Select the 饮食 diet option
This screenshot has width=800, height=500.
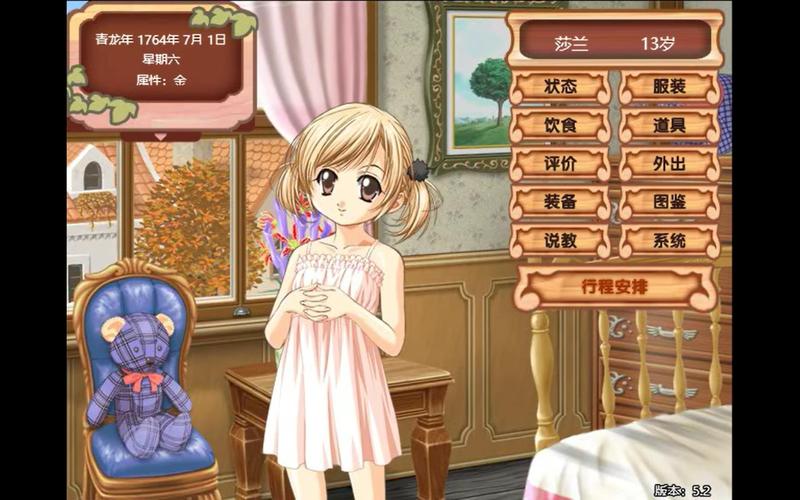point(560,126)
